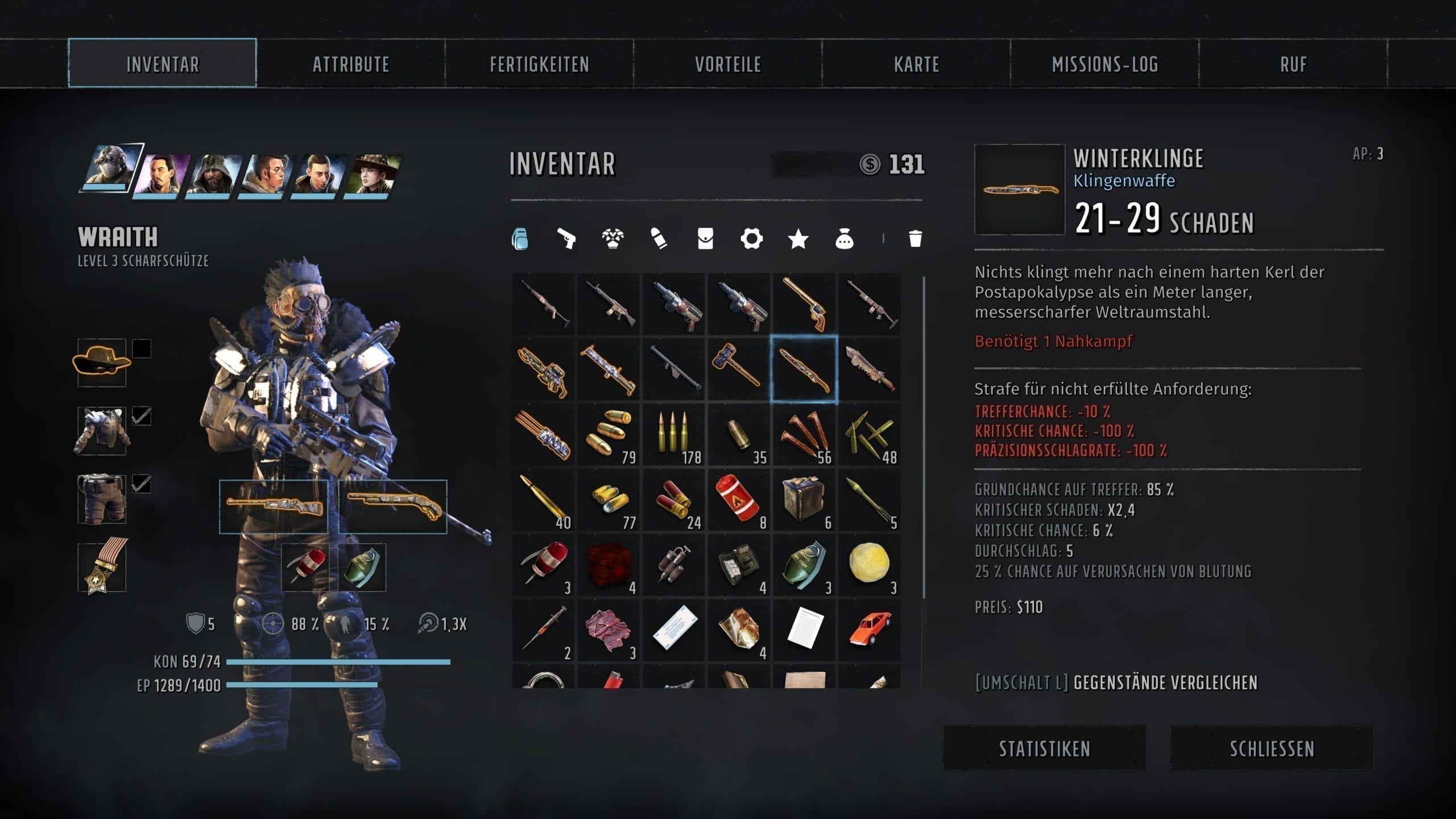The height and width of the screenshot is (819, 1456).
Task: Filter inventory by the bullet ammo icon
Action: click(x=659, y=239)
